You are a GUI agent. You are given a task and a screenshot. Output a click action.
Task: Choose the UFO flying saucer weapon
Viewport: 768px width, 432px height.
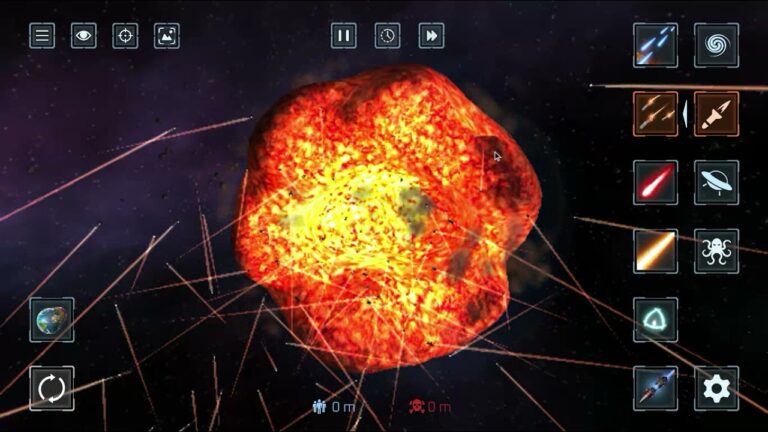point(716,183)
